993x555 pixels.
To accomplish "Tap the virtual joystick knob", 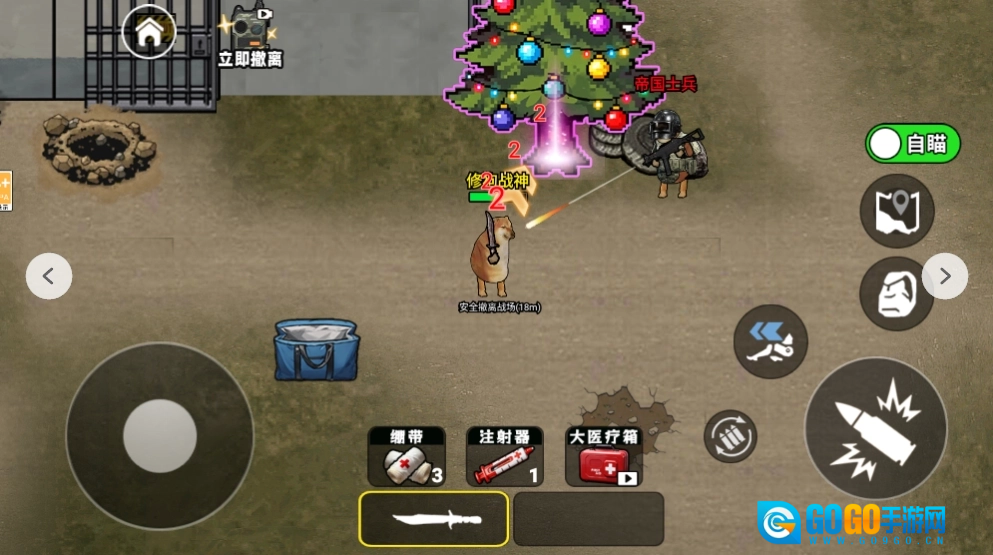I will tap(160, 436).
